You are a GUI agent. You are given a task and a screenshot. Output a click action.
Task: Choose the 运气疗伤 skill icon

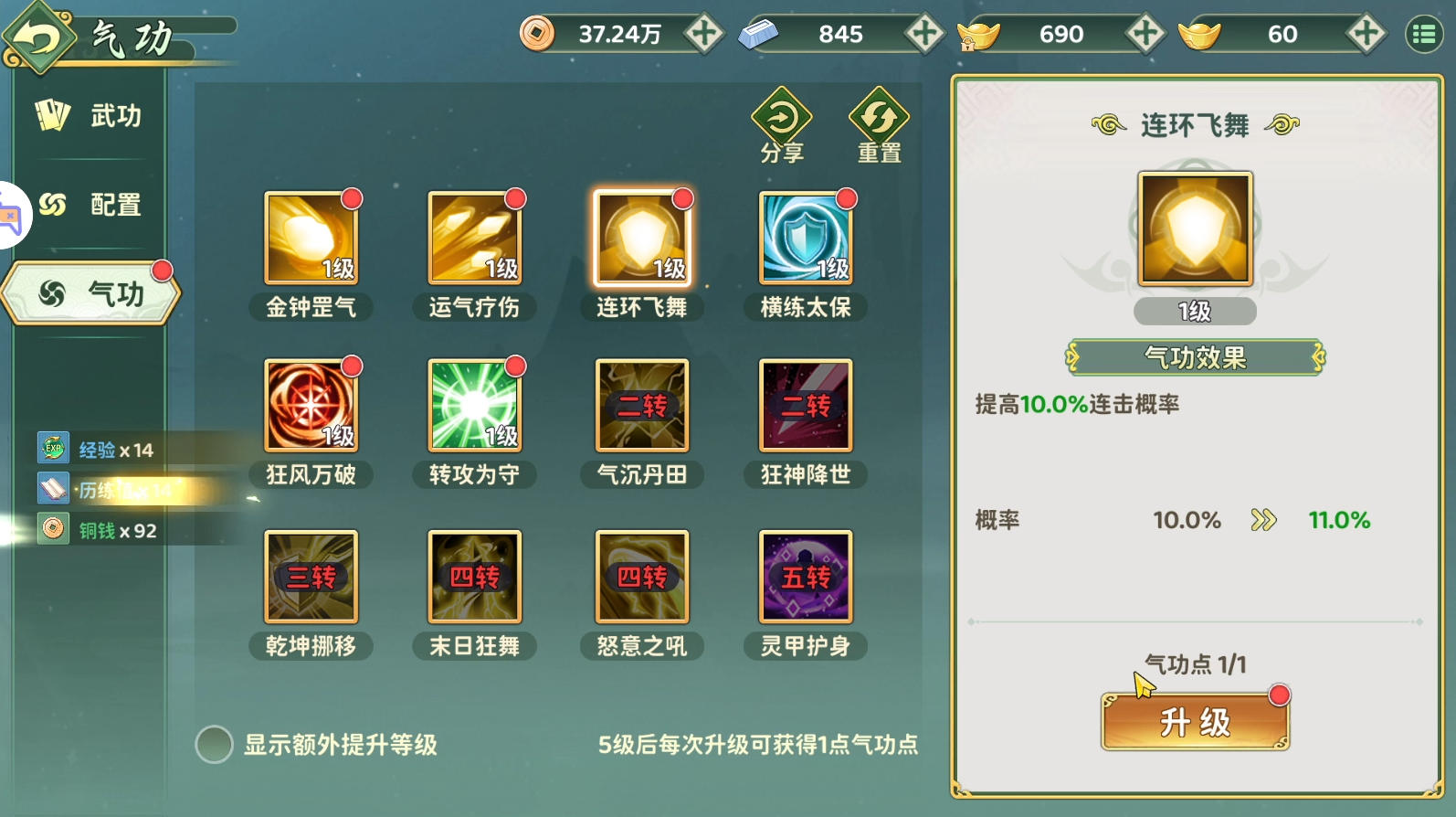click(x=475, y=239)
